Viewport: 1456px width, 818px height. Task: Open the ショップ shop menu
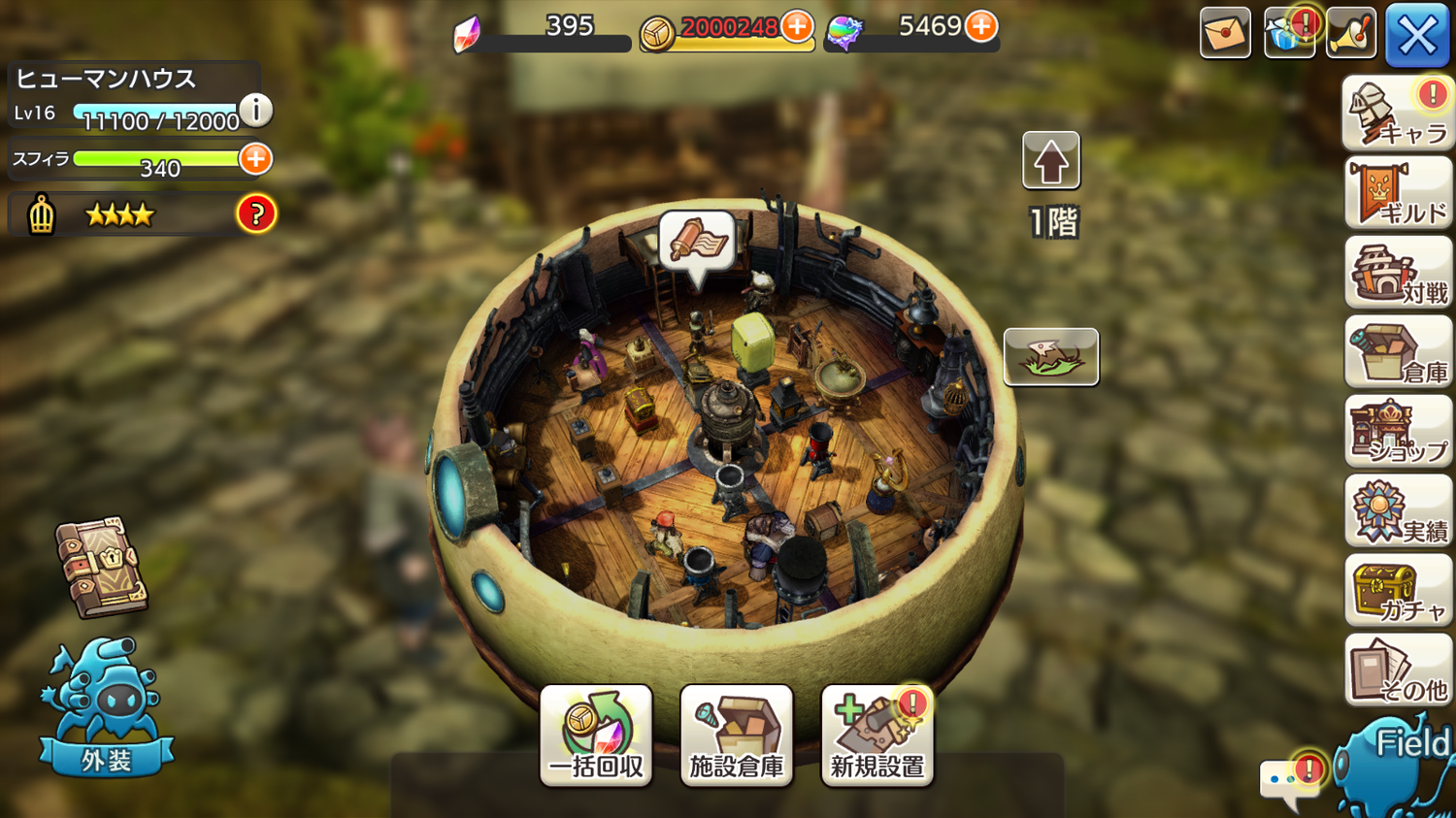[1398, 433]
